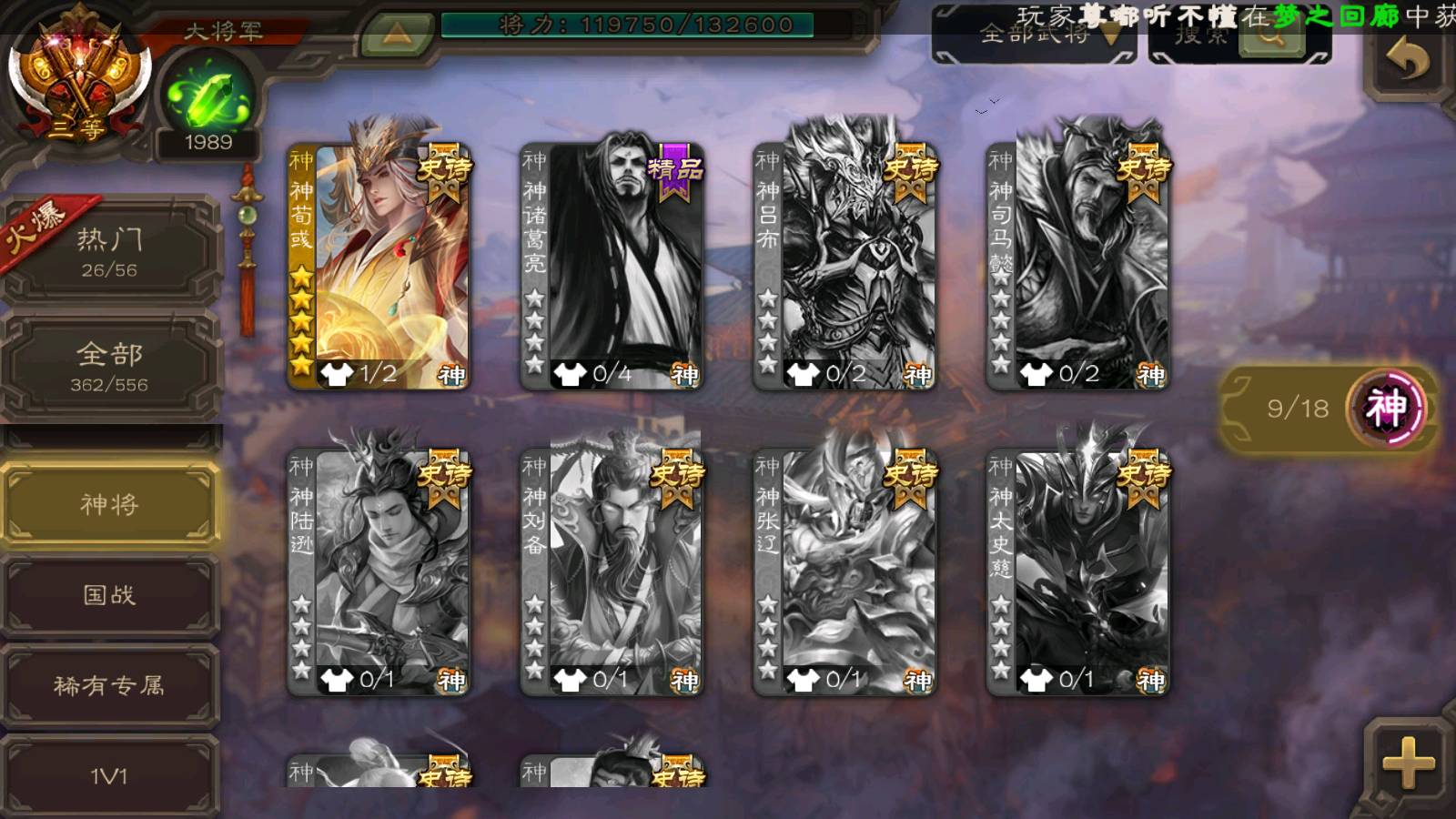Open the 9/18 神 collection badge
Viewport: 1456px width, 819px height.
[x=1329, y=409]
